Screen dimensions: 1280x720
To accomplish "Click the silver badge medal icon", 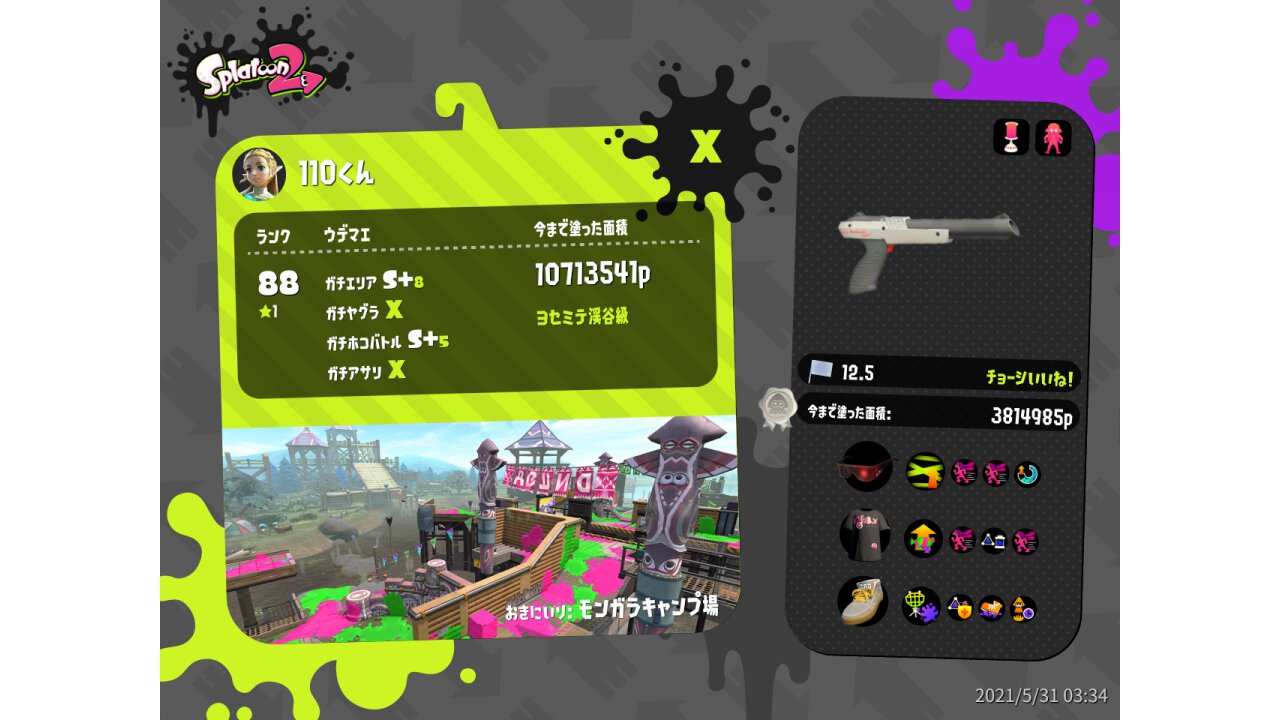I will click(775, 408).
